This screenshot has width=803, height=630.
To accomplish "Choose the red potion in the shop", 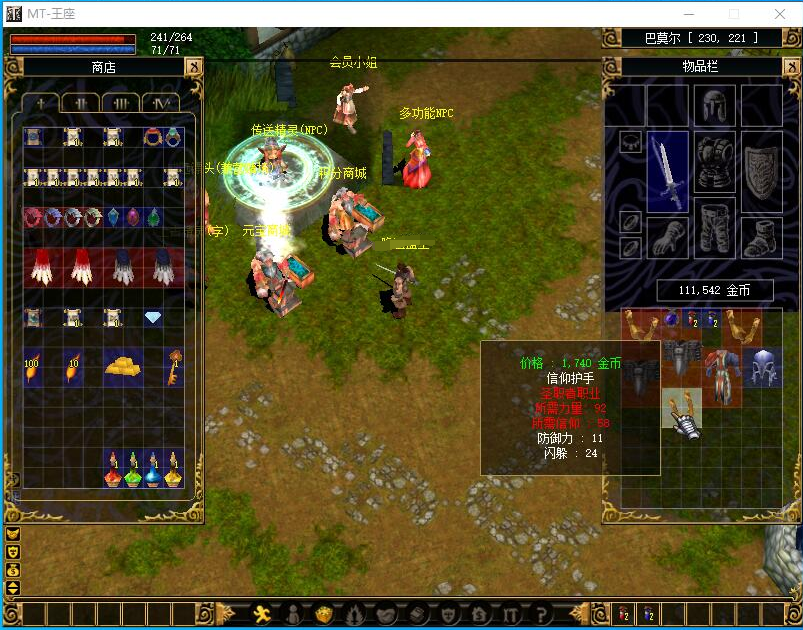I will point(112,470).
